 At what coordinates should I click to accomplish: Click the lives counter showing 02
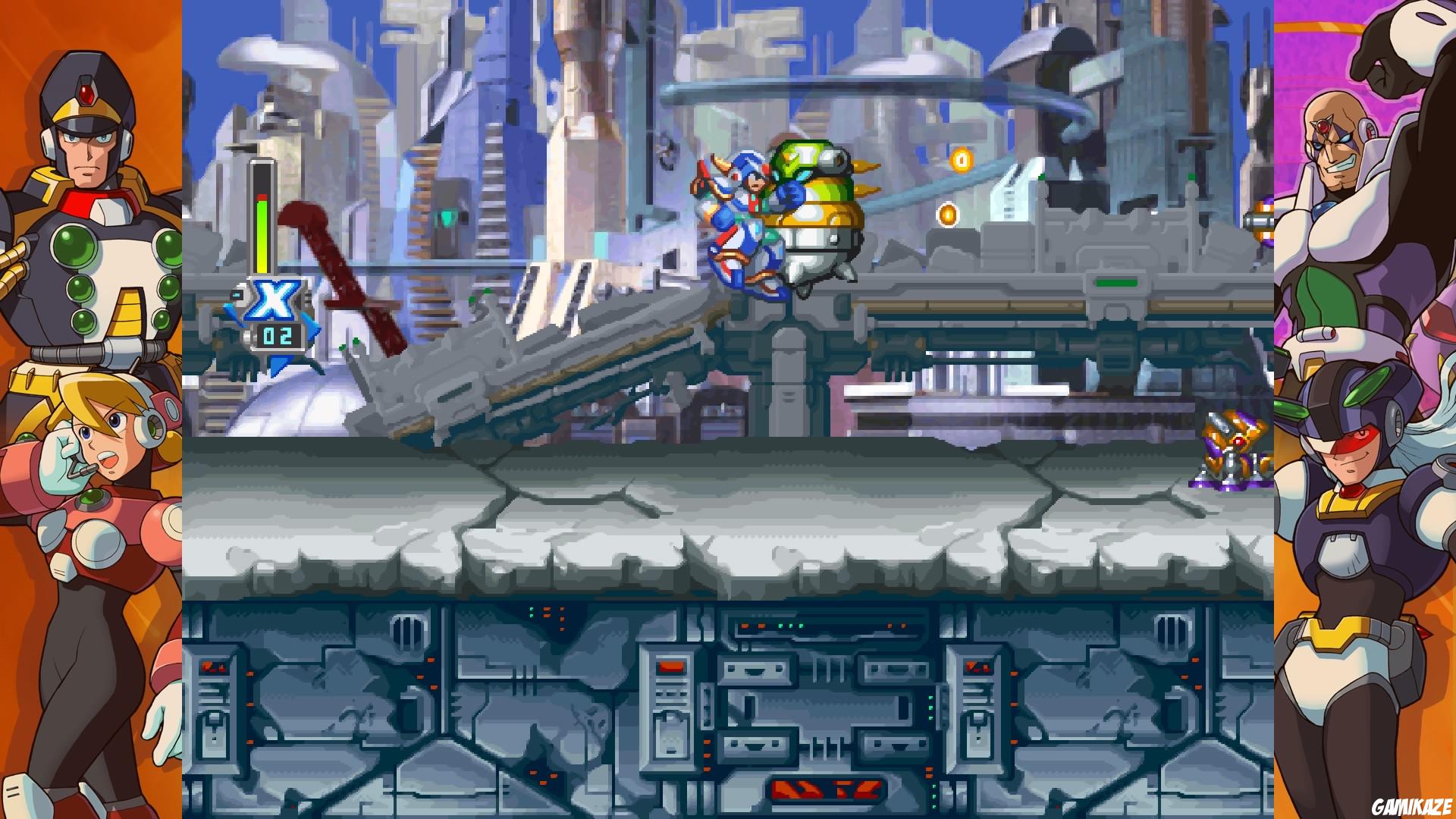pyautogui.click(x=278, y=334)
